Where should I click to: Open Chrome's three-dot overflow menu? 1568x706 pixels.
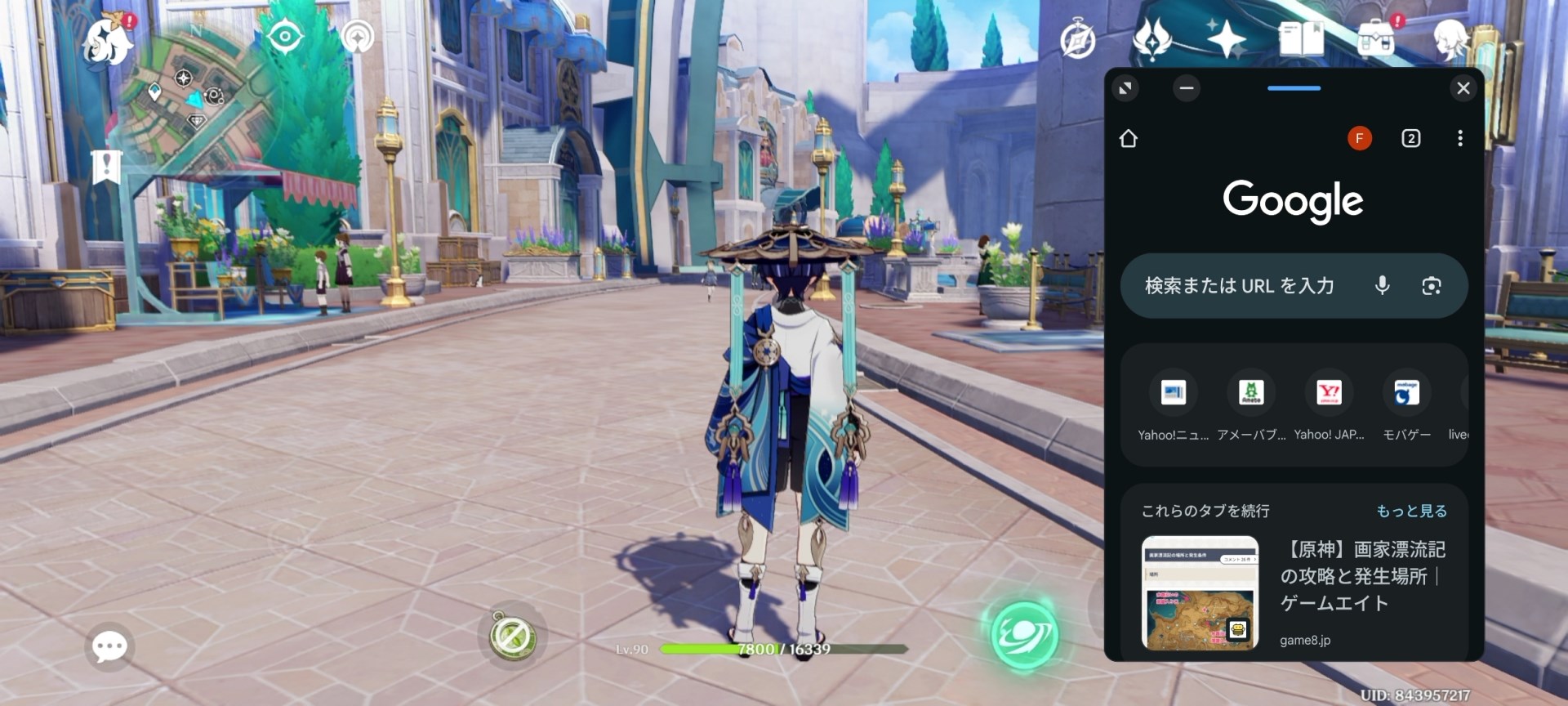tap(1459, 138)
